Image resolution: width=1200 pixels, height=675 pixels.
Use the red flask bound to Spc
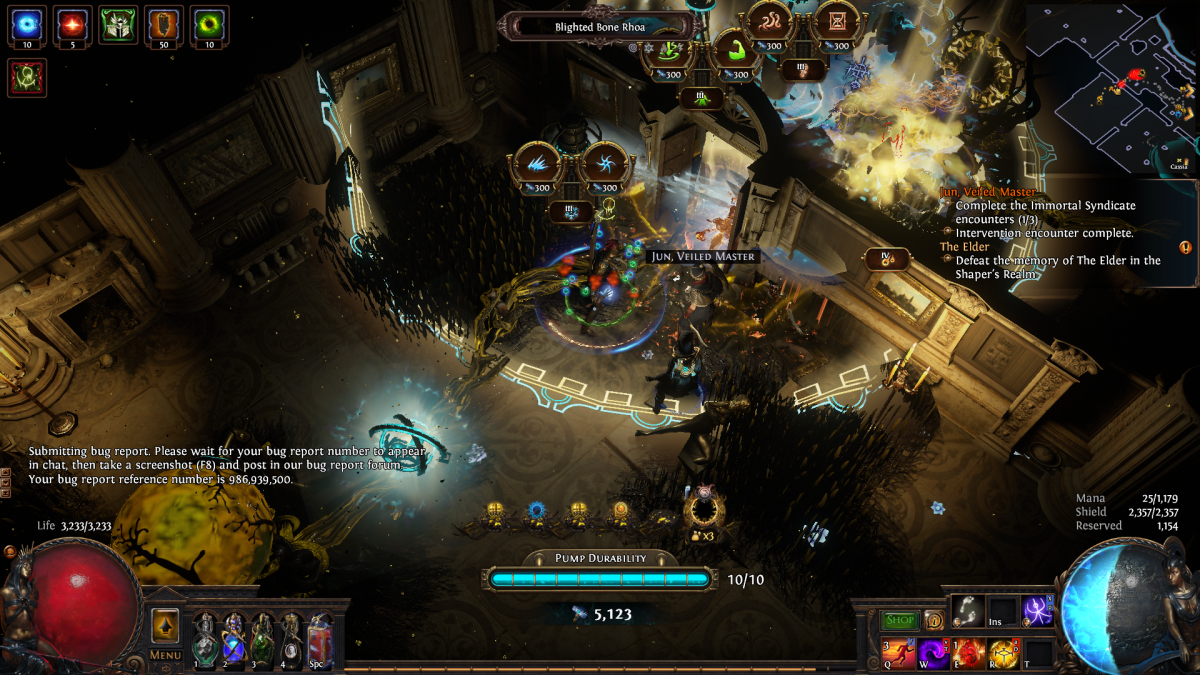click(x=321, y=638)
